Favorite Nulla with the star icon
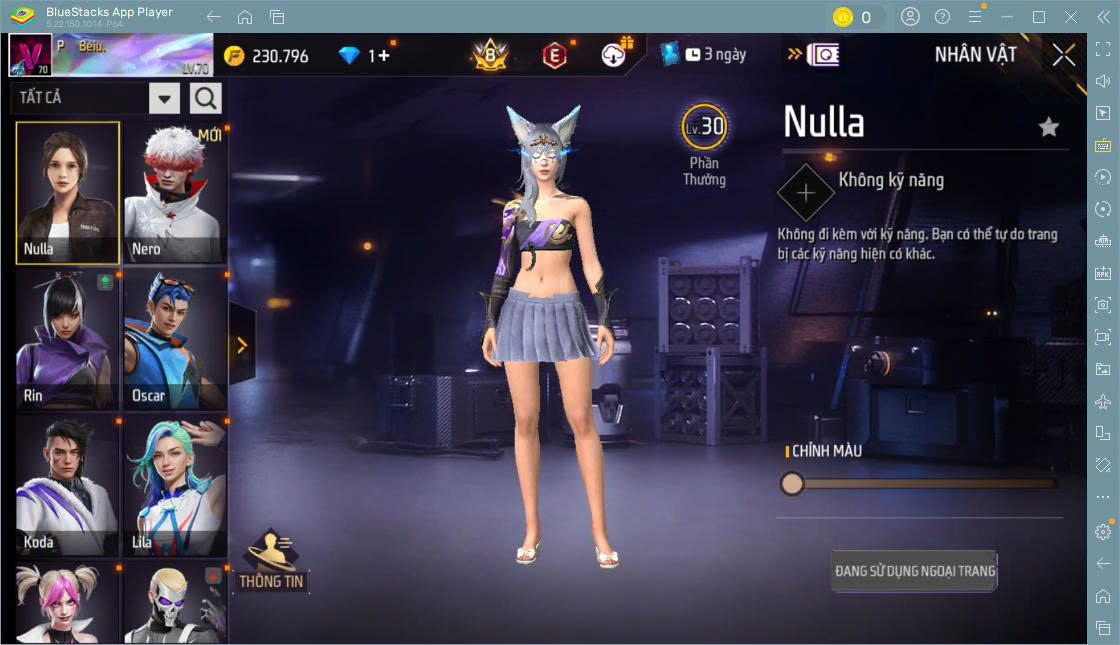This screenshot has width=1120, height=645. [x=1048, y=127]
